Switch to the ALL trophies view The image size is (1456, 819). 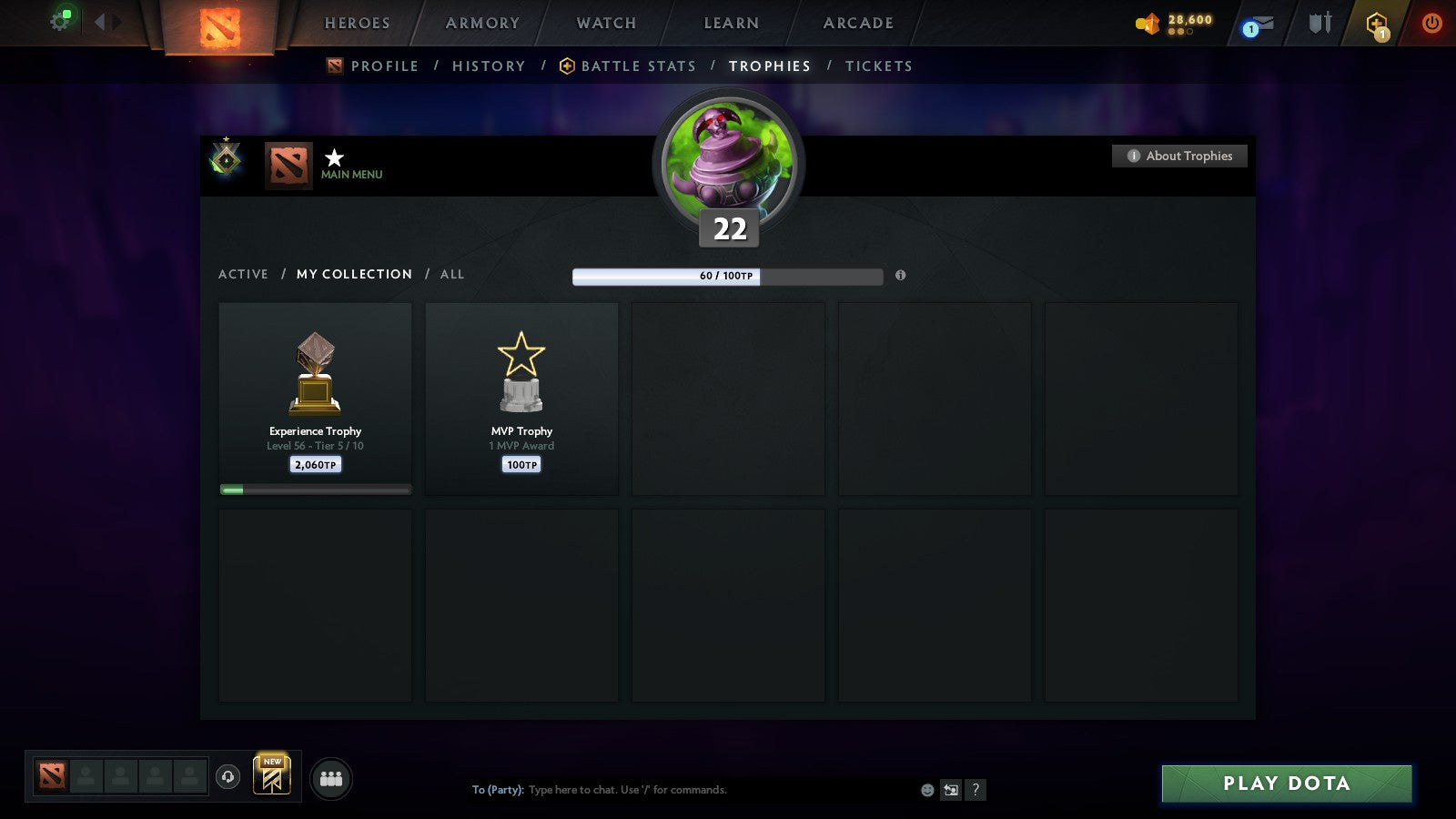point(452,274)
